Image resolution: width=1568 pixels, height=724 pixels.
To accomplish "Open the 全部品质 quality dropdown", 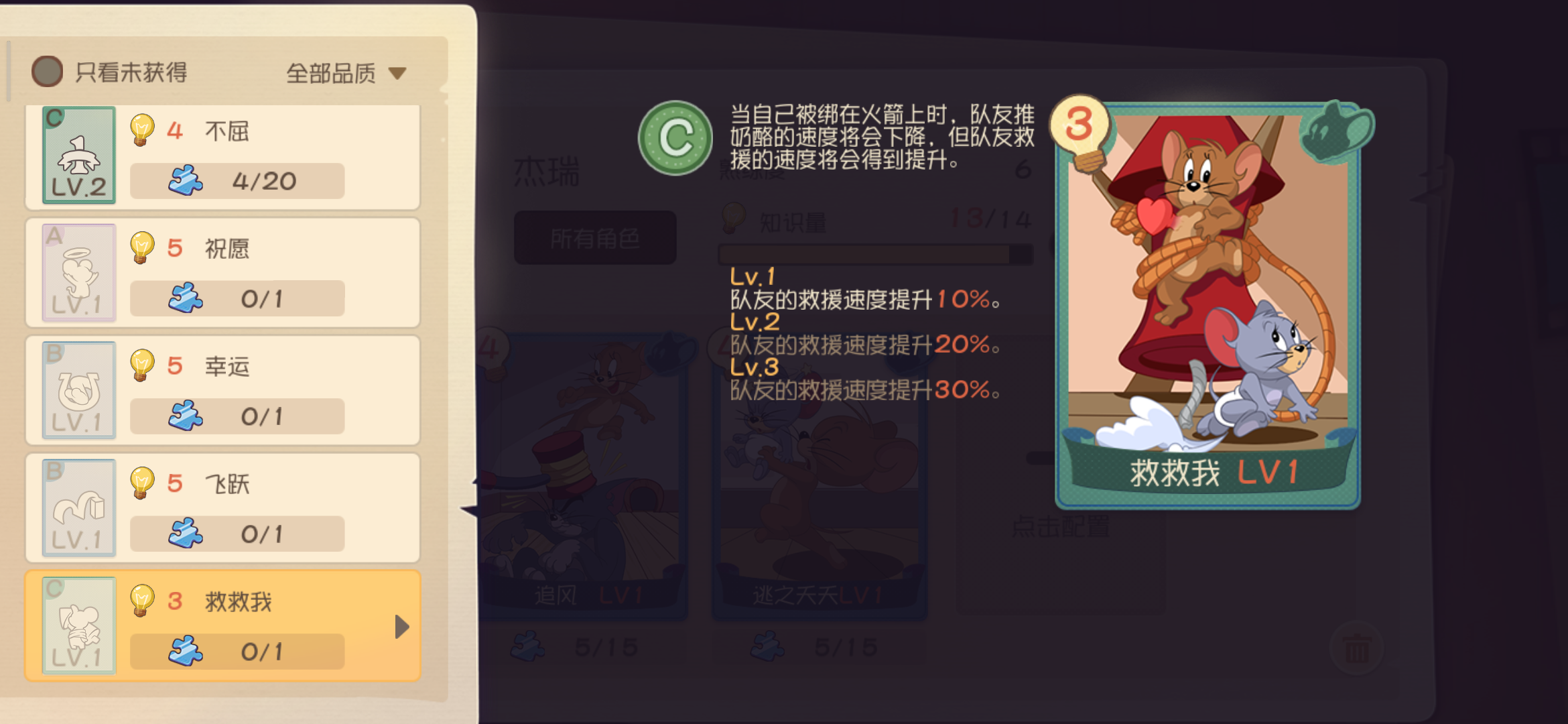I will (343, 71).
